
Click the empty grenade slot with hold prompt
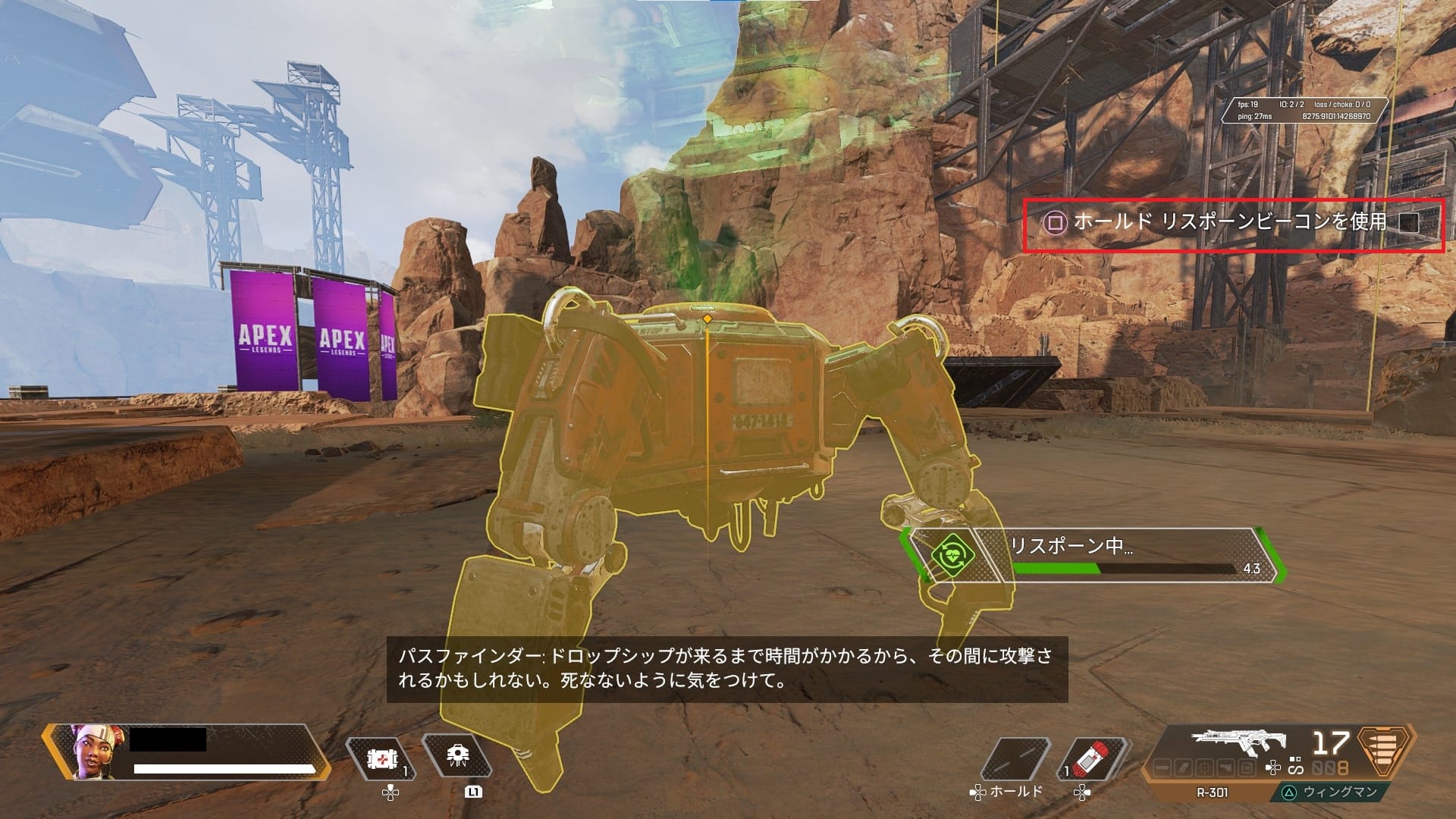pos(1015,758)
